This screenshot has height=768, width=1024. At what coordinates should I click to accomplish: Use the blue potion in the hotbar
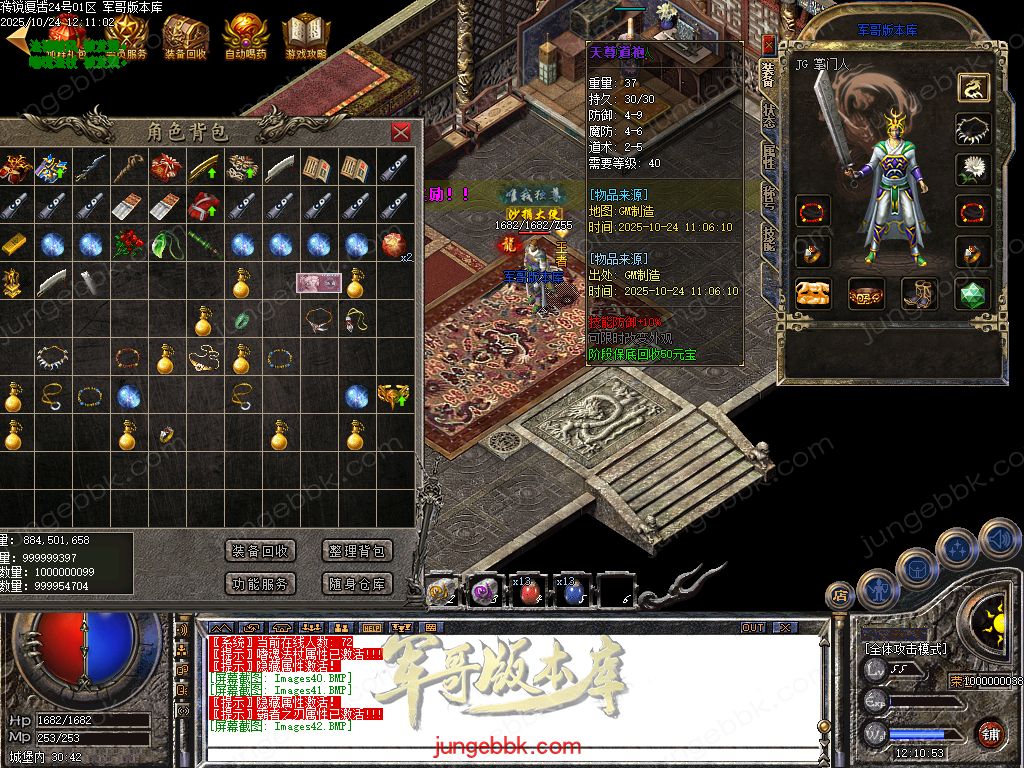pos(573,594)
